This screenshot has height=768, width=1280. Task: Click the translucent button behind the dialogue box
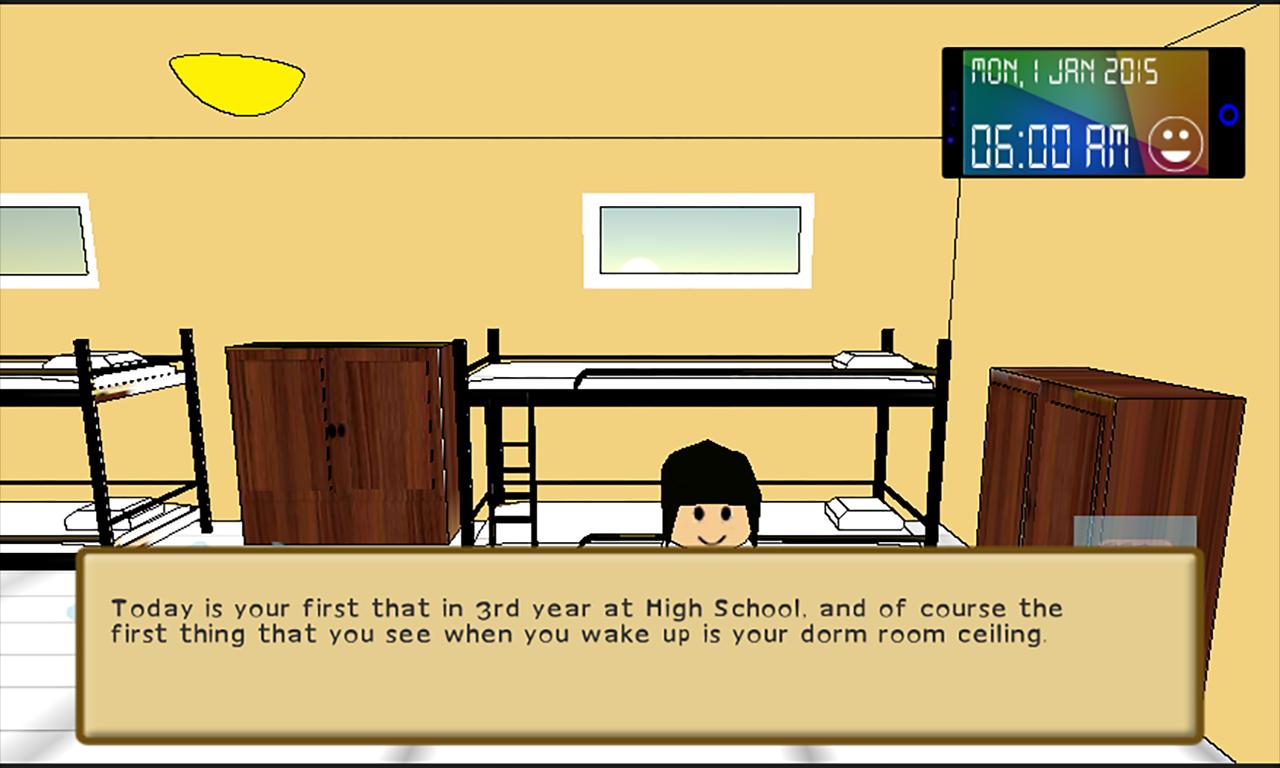pos(1134,532)
